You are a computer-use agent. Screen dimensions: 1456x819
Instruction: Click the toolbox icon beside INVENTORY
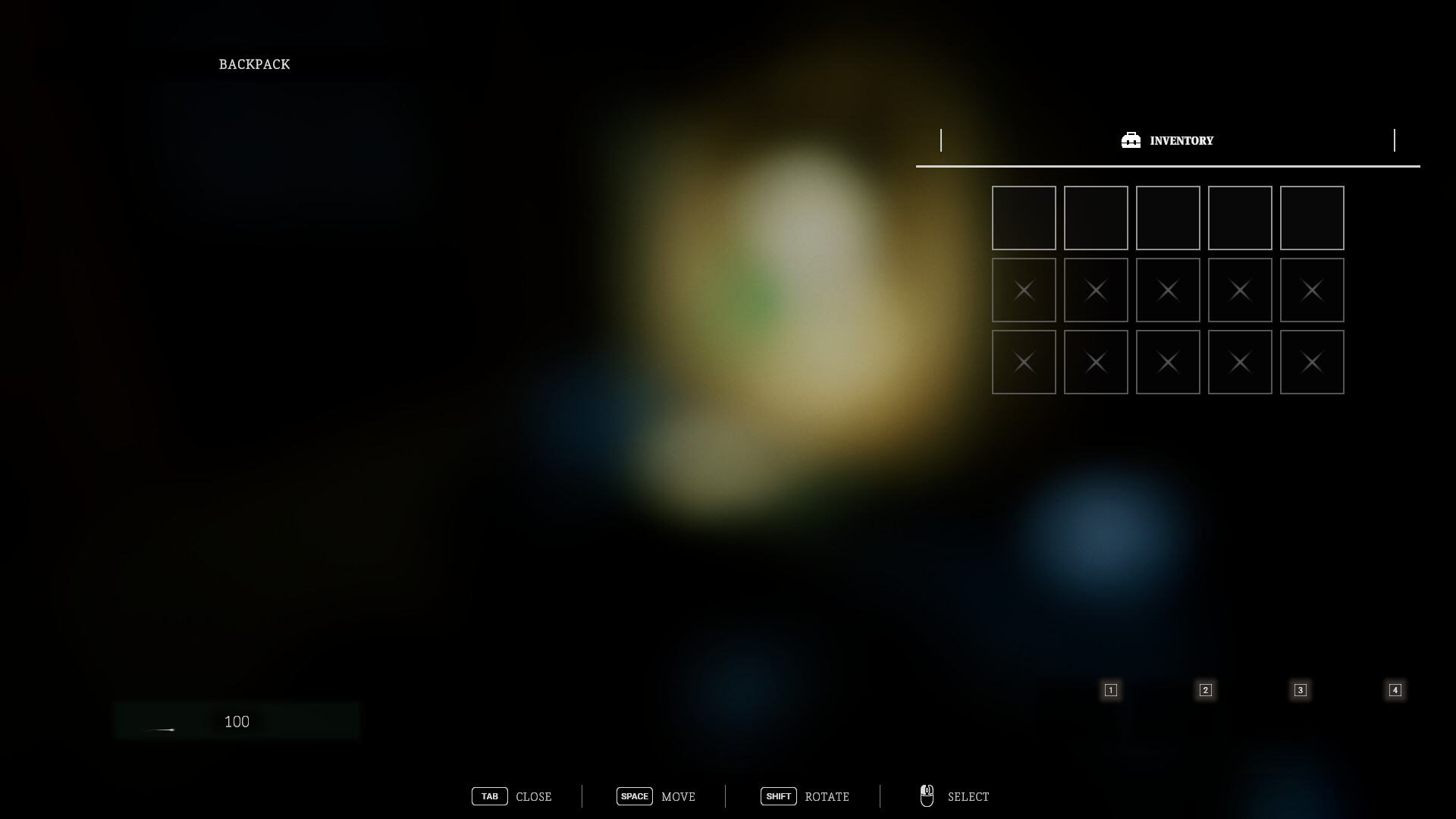tap(1131, 140)
